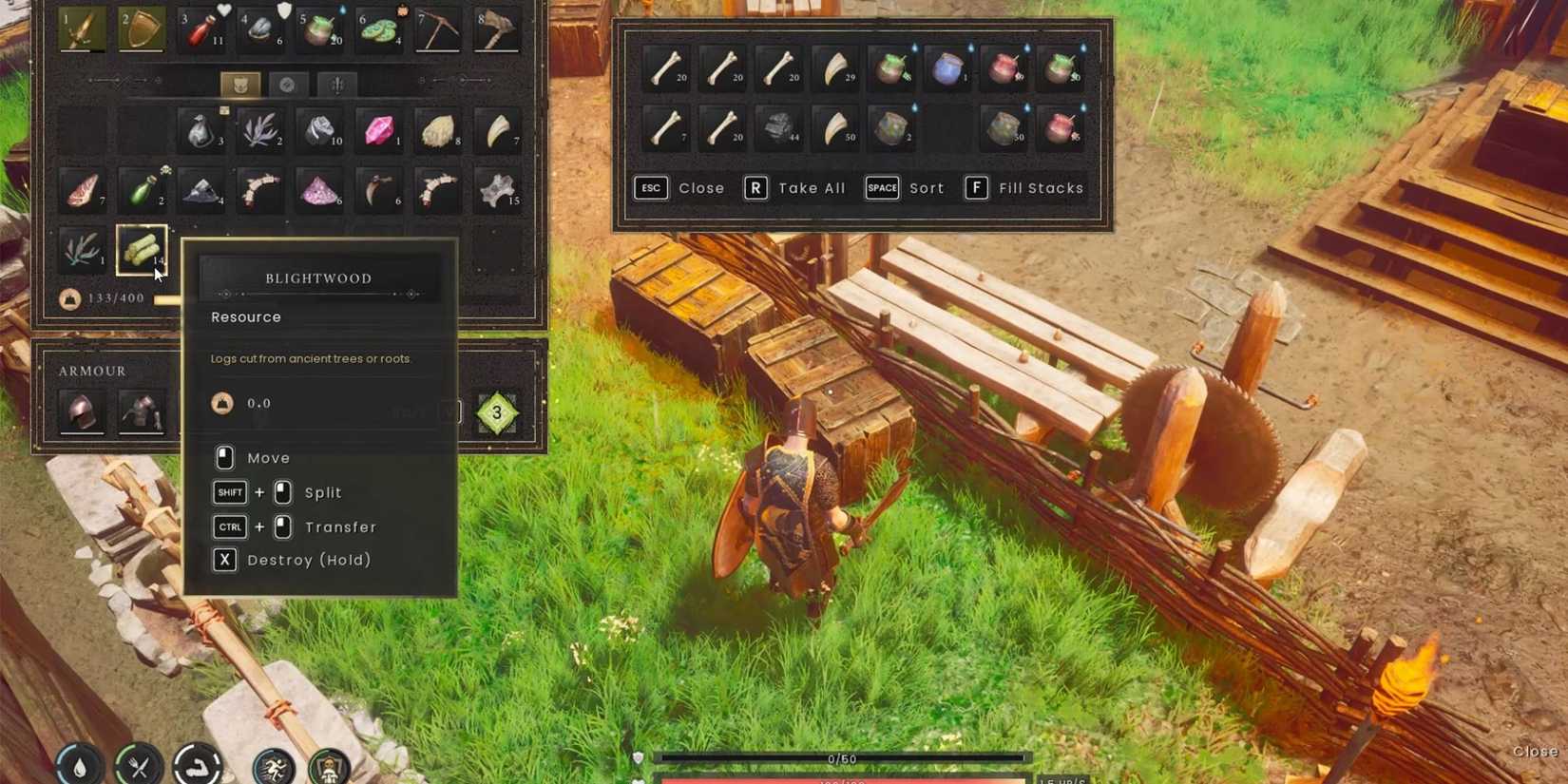
Task: Click the red potion in hotbar slot 3
Action: coord(200,29)
